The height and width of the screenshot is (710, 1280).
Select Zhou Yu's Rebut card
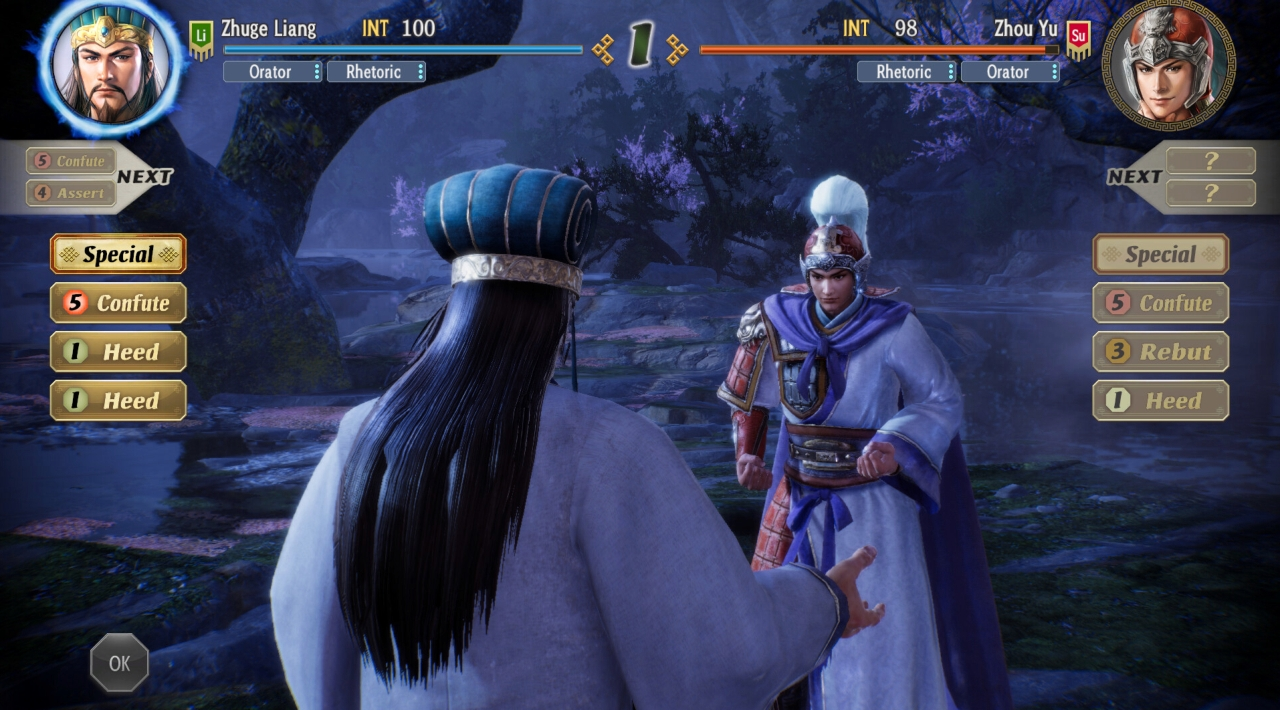click(1160, 352)
